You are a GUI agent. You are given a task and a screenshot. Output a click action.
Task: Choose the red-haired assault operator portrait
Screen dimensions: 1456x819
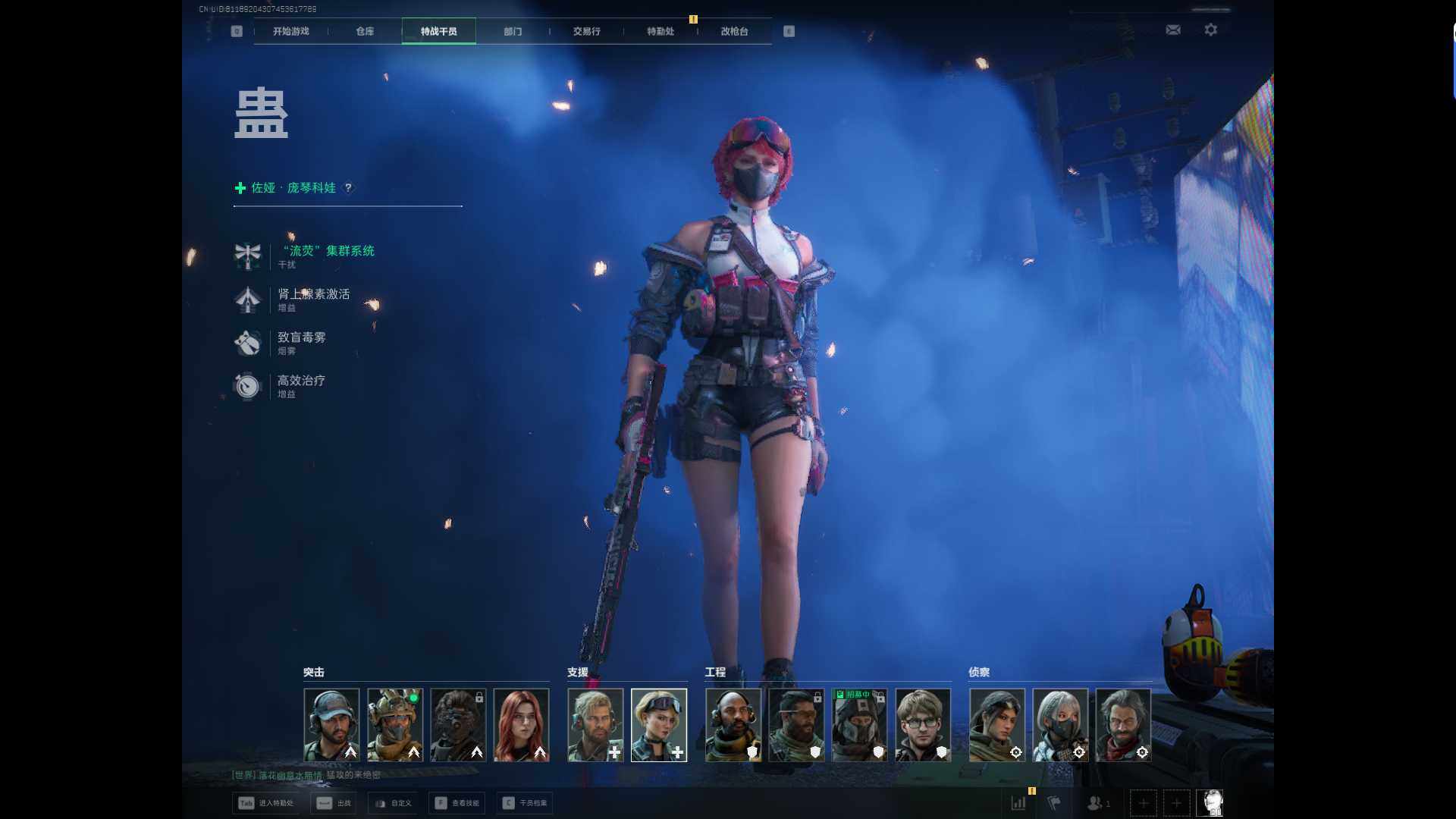click(521, 724)
